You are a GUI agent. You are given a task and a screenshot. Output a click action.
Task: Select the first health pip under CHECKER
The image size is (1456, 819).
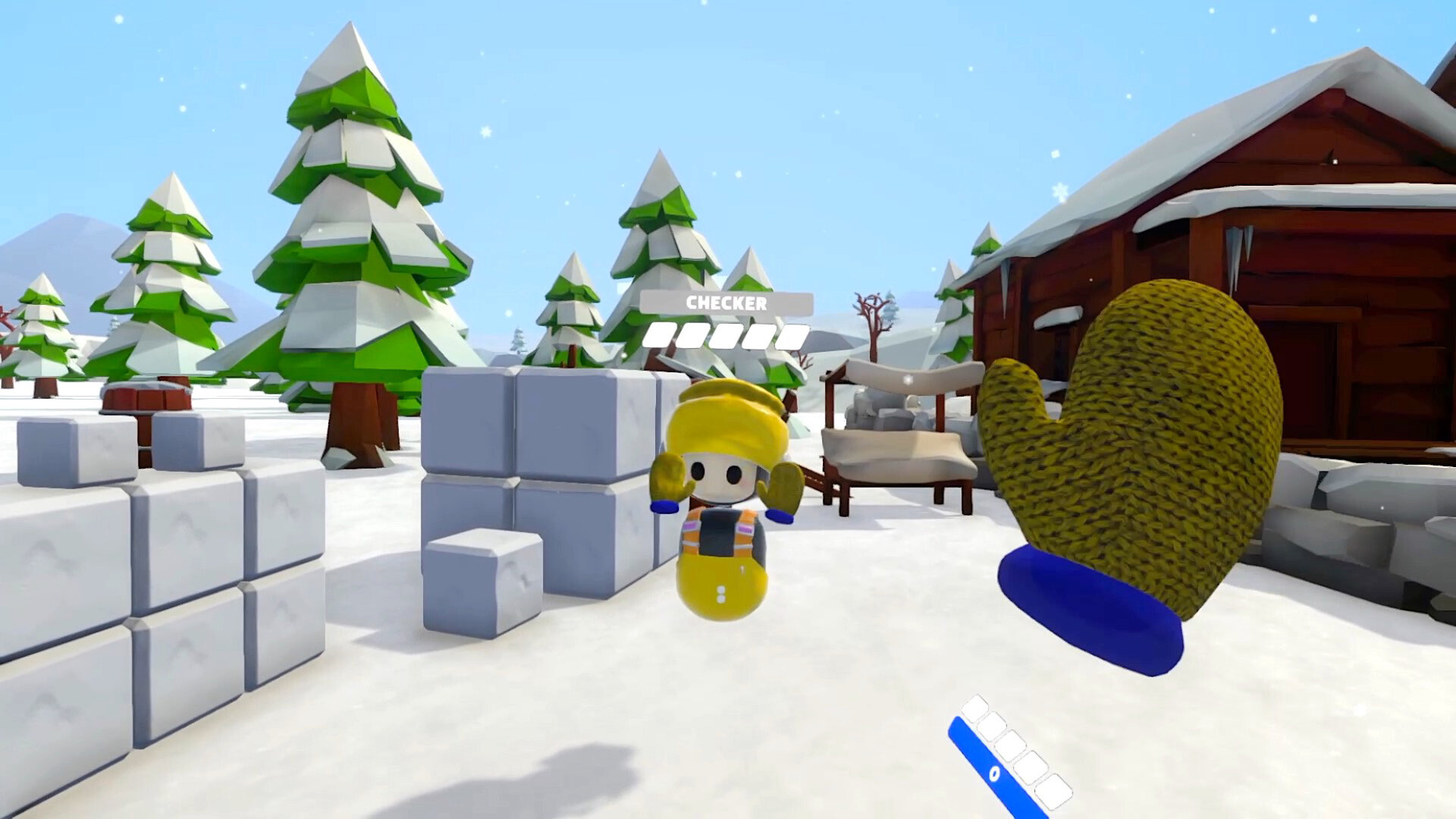[659, 337]
